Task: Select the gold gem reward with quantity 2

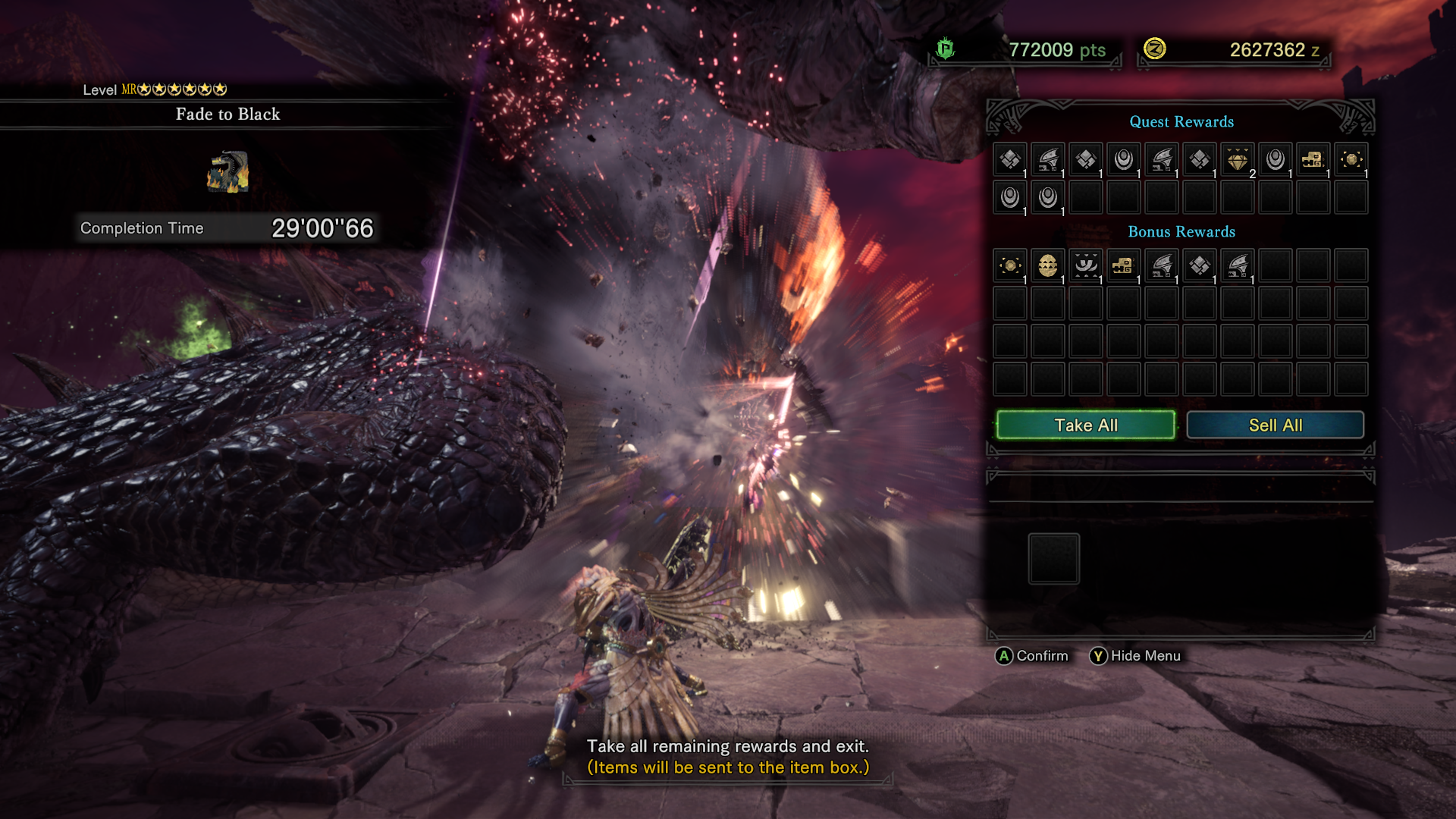Action: point(1238,160)
